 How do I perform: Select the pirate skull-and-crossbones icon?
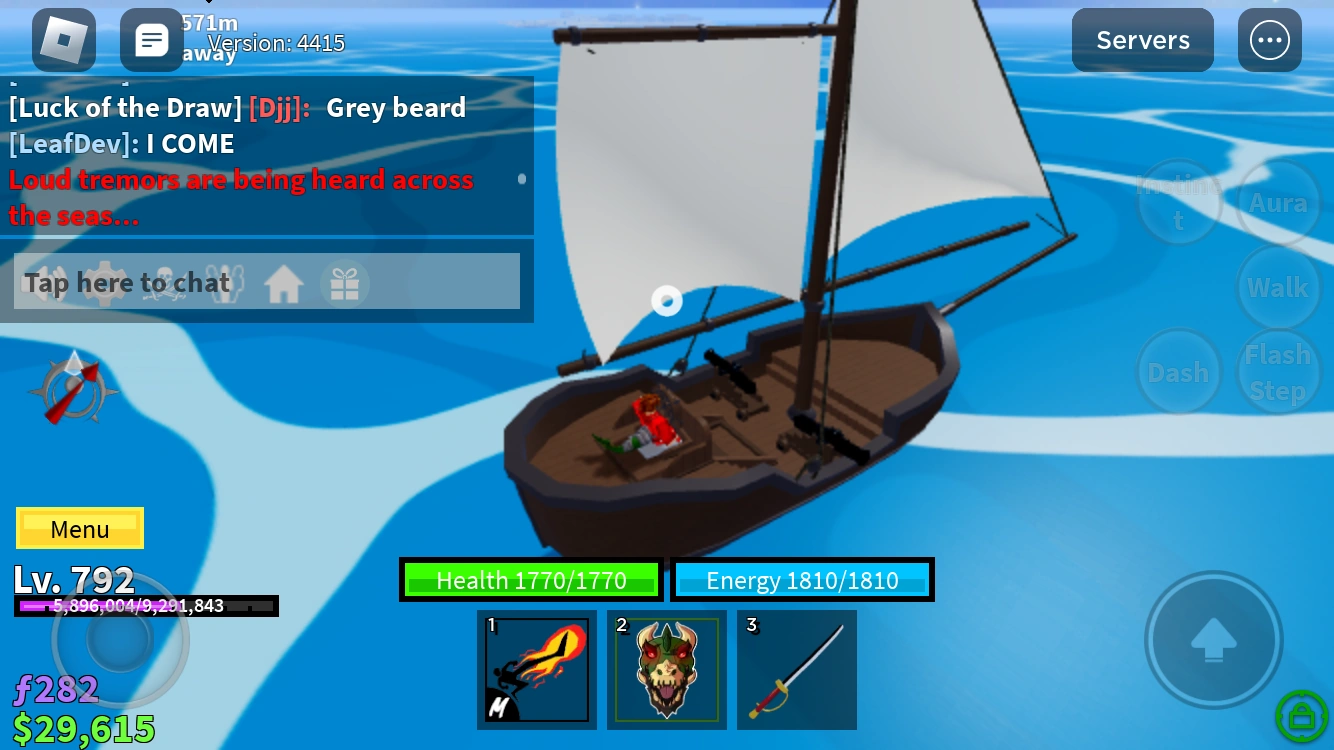(164, 283)
